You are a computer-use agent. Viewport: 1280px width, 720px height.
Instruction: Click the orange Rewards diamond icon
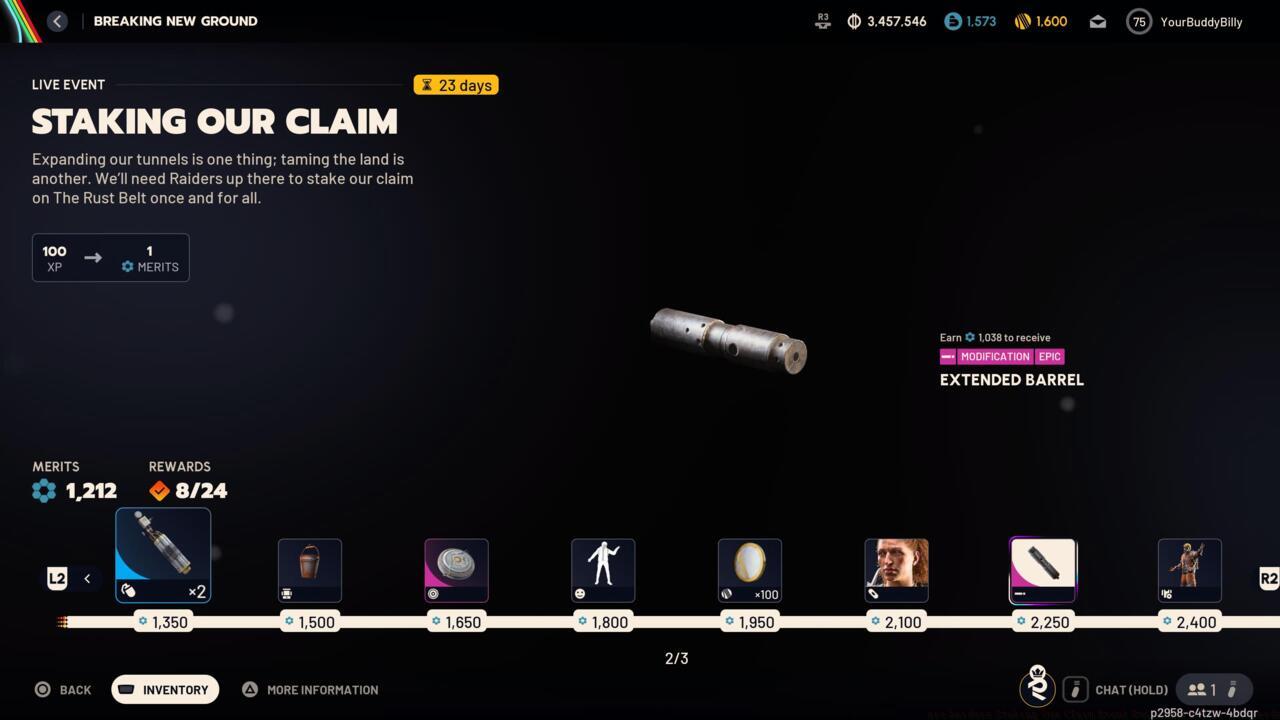click(x=159, y=491)
